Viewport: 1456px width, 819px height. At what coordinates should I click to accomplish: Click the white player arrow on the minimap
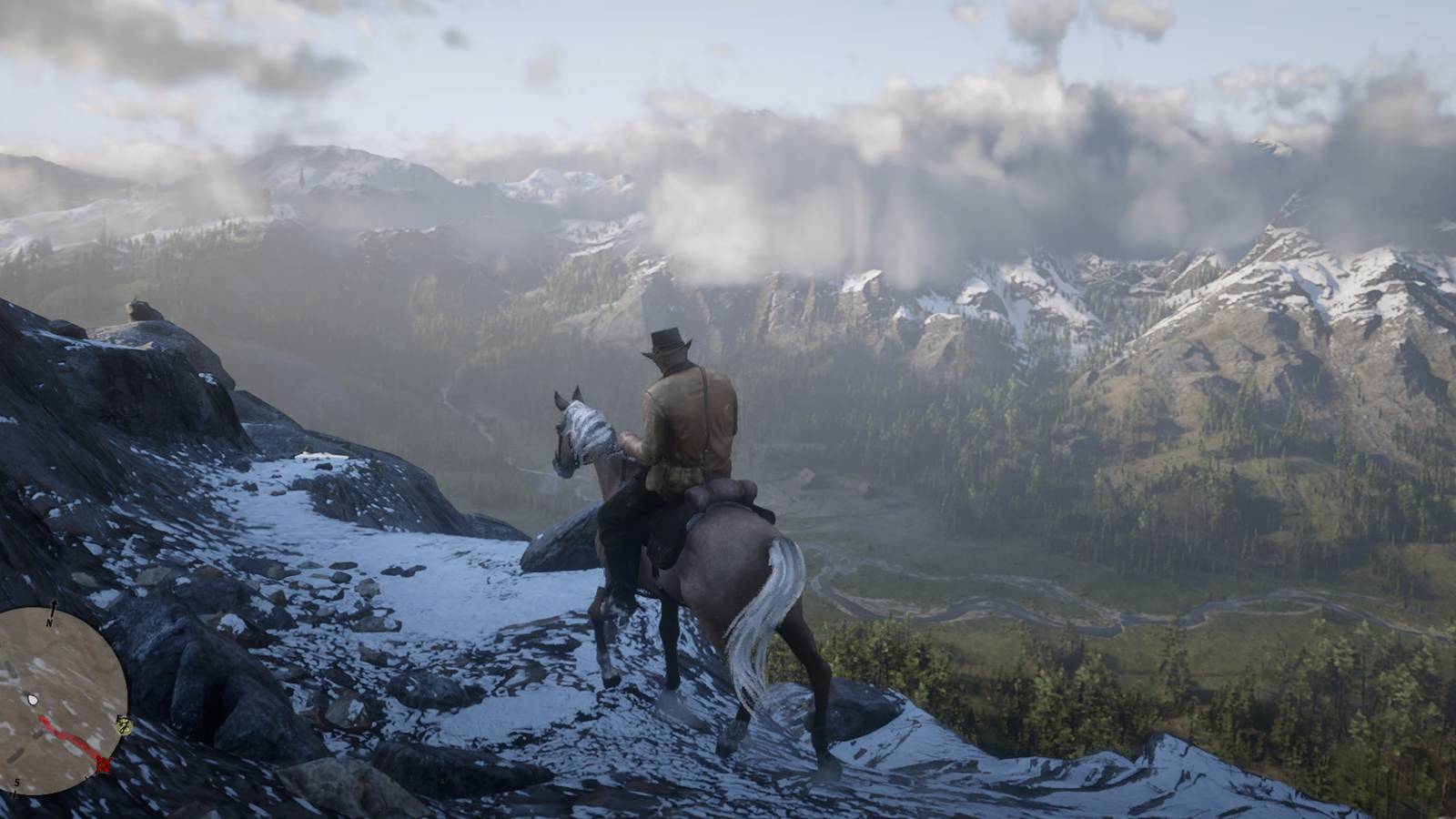32,699
